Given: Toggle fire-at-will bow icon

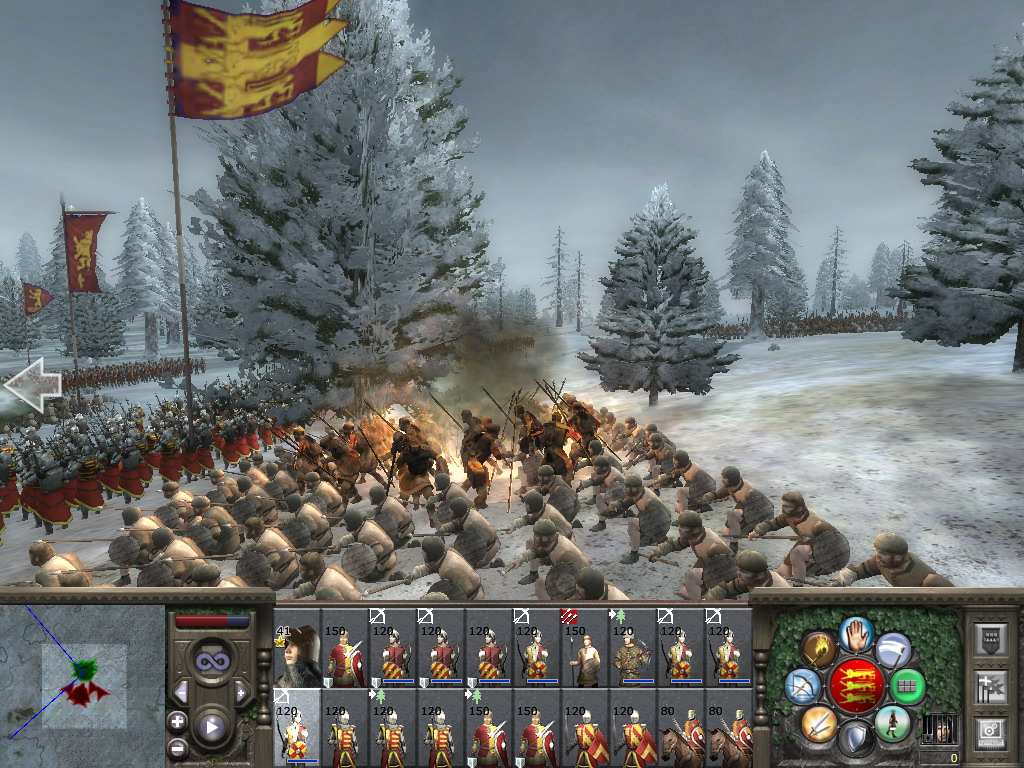Looking at the screenshot, I should tap(803, 686).
